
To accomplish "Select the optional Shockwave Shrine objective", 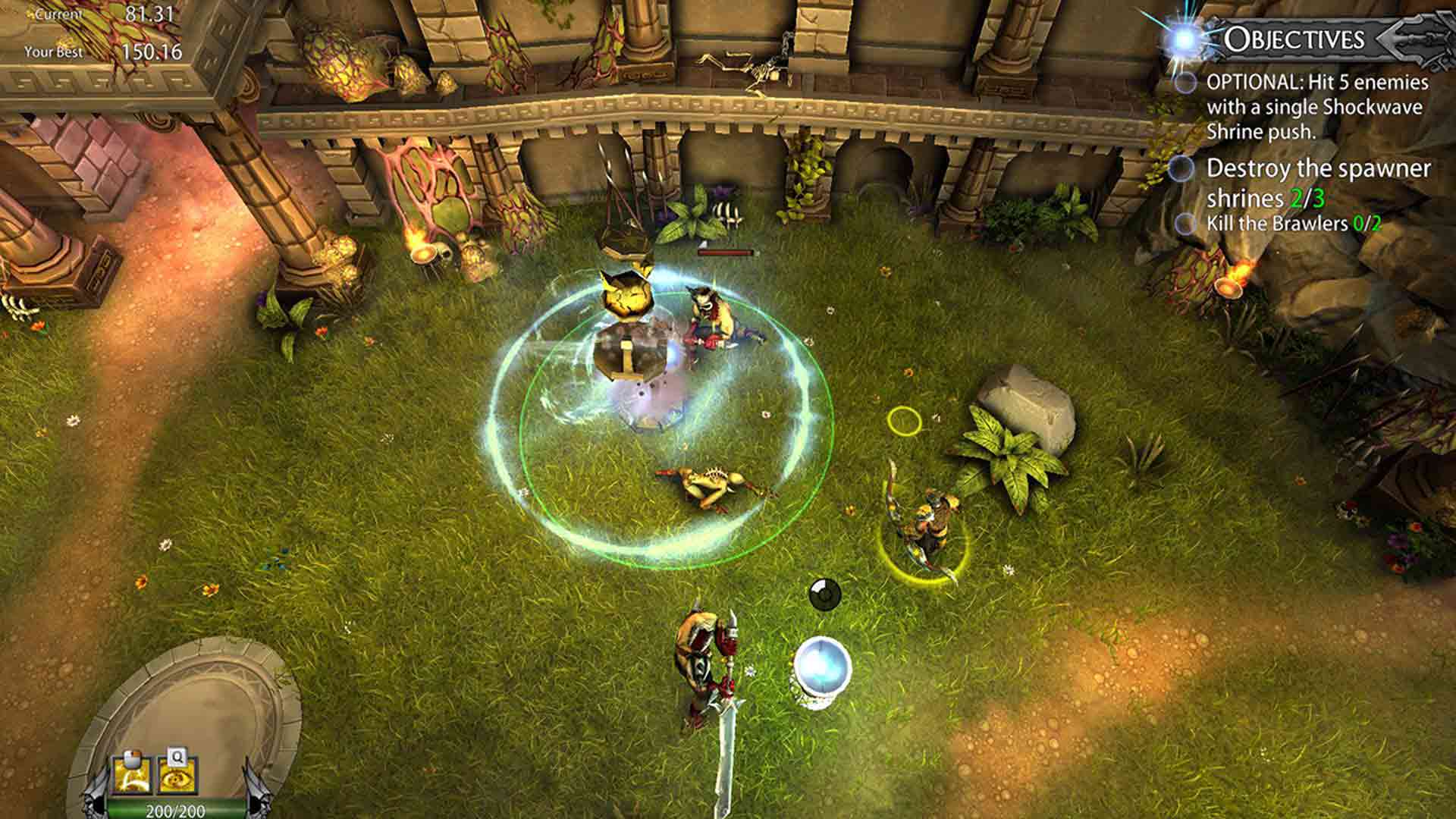I will (x=1316, y=107).
